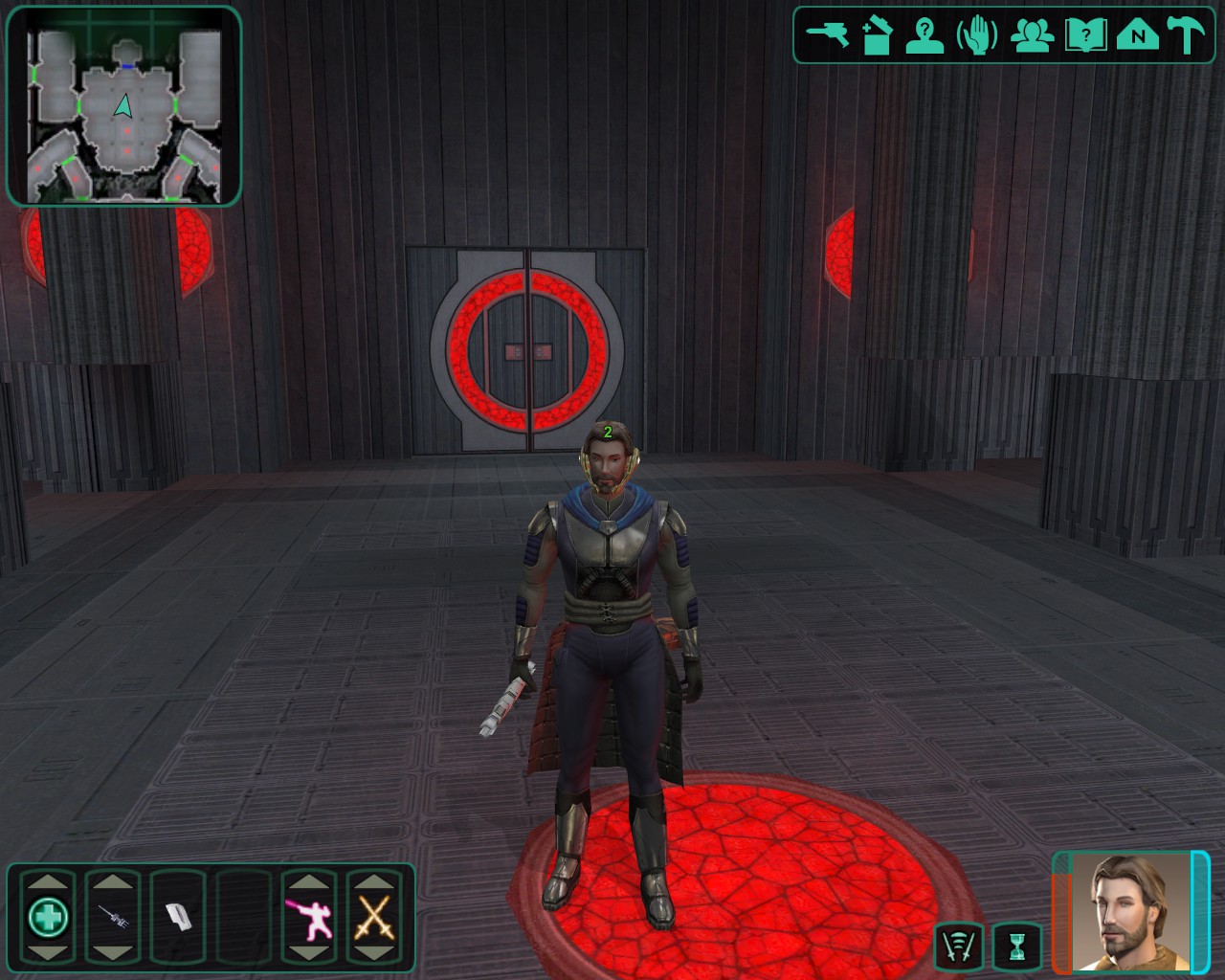Cycle the crossed lightsabers slot downward
Image resolution: width=1225 pixels, height=980 pixels.
point(374,953)
